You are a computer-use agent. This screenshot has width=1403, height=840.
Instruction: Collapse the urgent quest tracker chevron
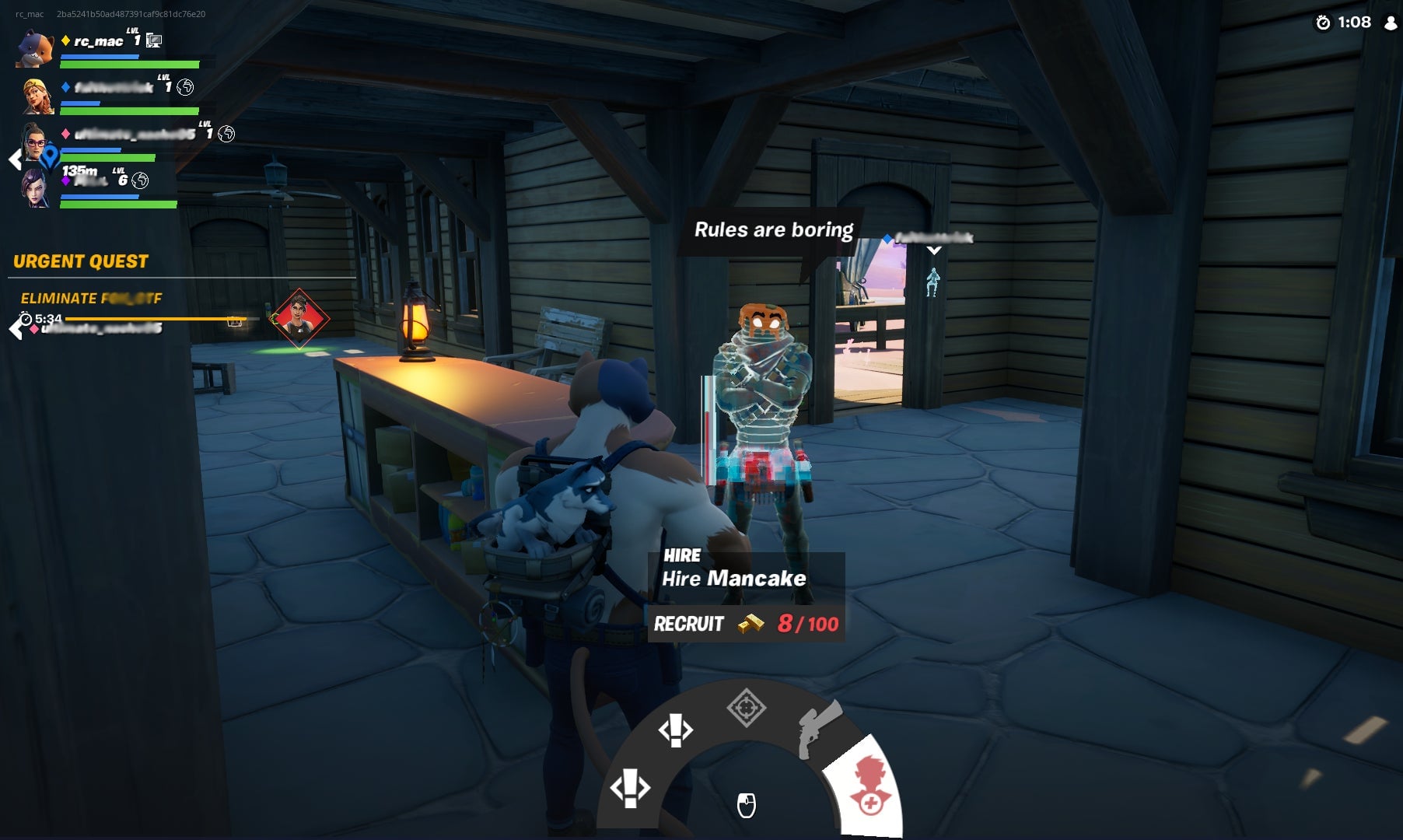[x=16, y=328]
